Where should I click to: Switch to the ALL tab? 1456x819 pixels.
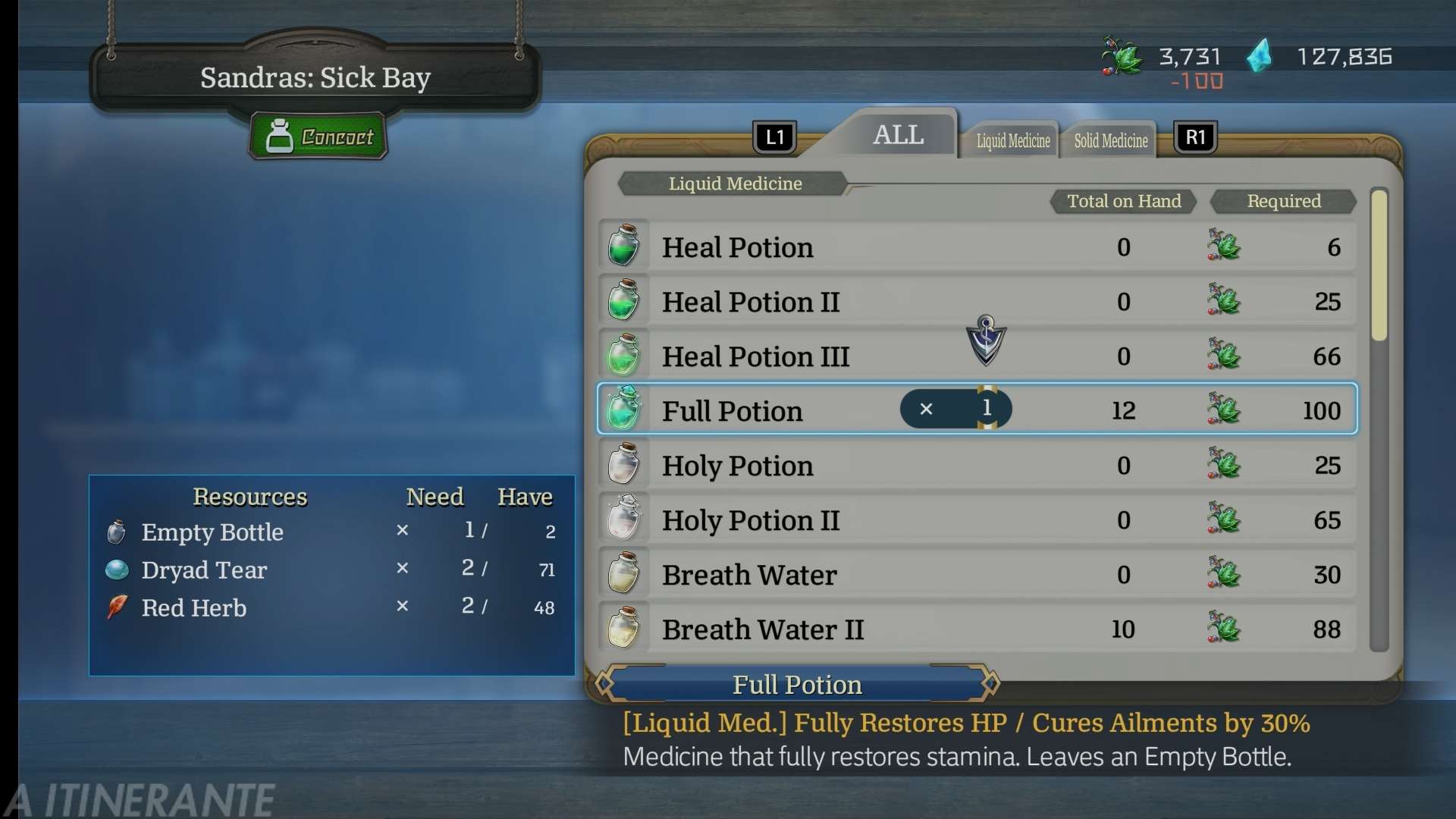(x=898, y=136)
